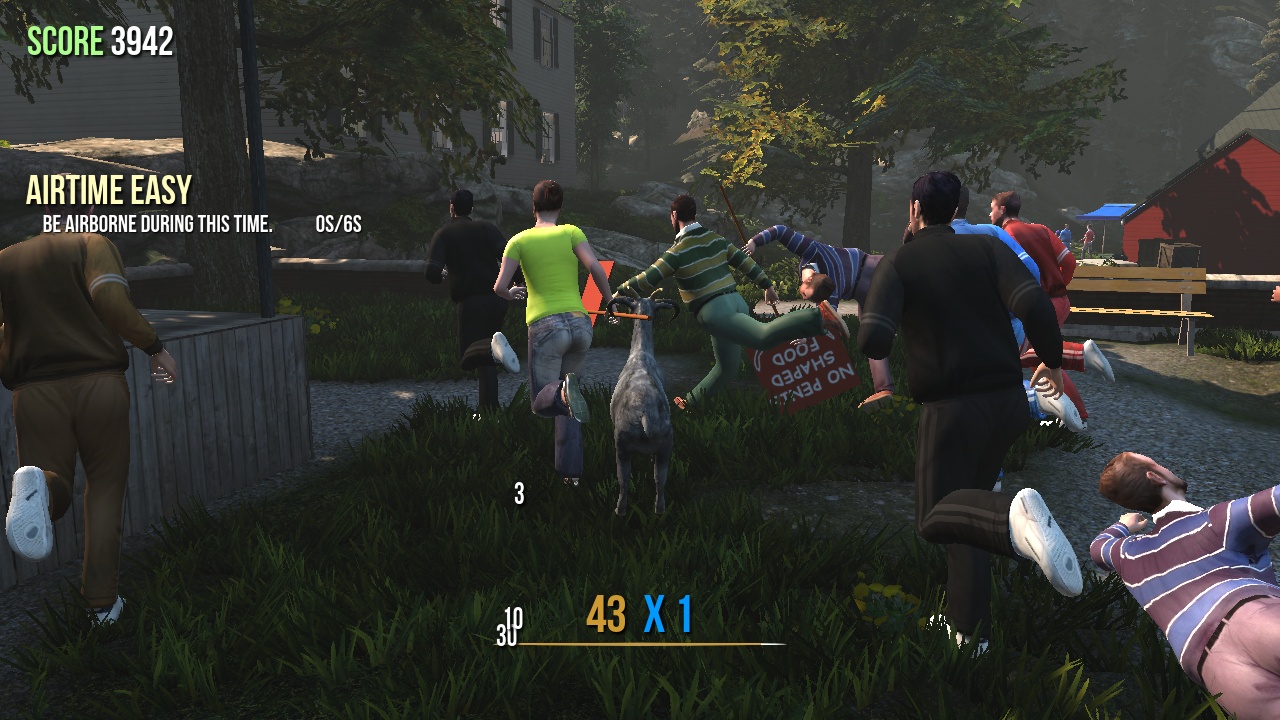Select the Airtime Easy objective tracker
This screenshot has width=1280, height=720.
109,191
